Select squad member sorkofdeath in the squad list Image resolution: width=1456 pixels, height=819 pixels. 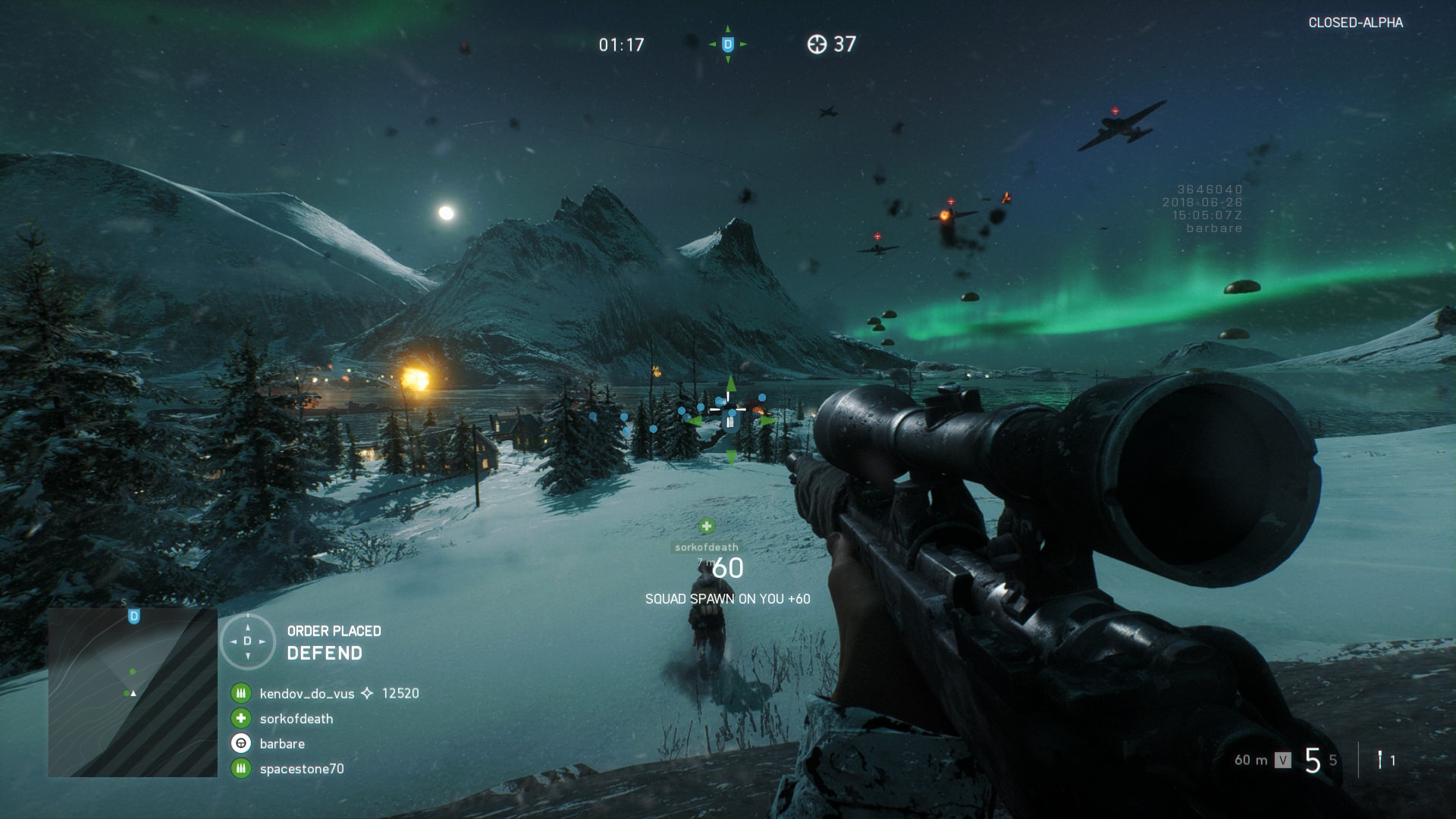pos(296,719)
